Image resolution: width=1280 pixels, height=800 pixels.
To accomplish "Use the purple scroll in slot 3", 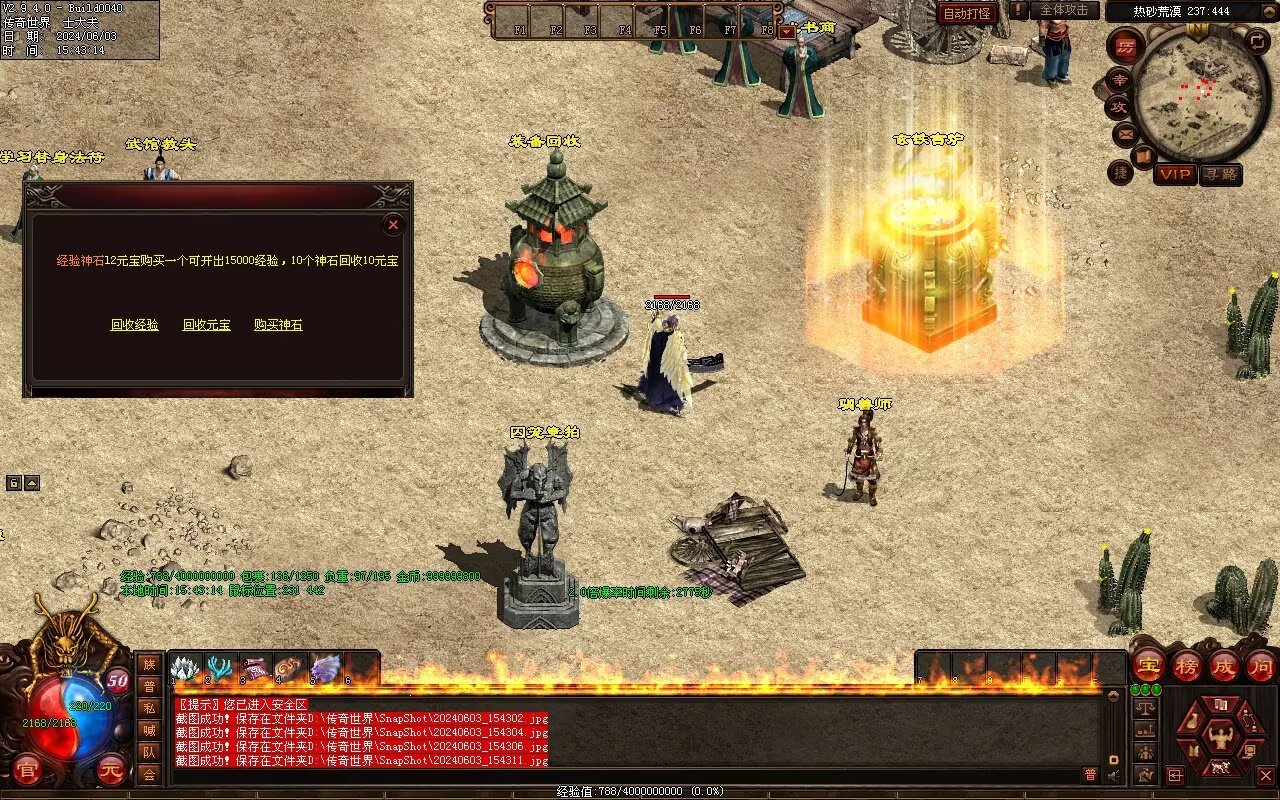I will point(256,668).
